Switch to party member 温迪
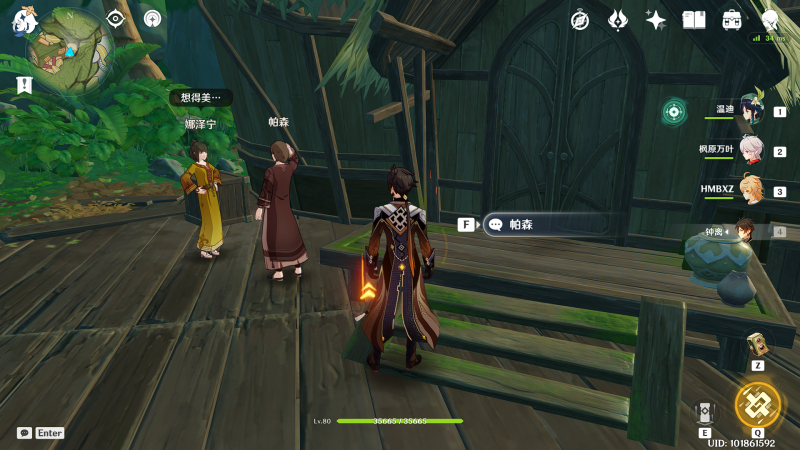The image size is (800, 450). tap(750, 111)
